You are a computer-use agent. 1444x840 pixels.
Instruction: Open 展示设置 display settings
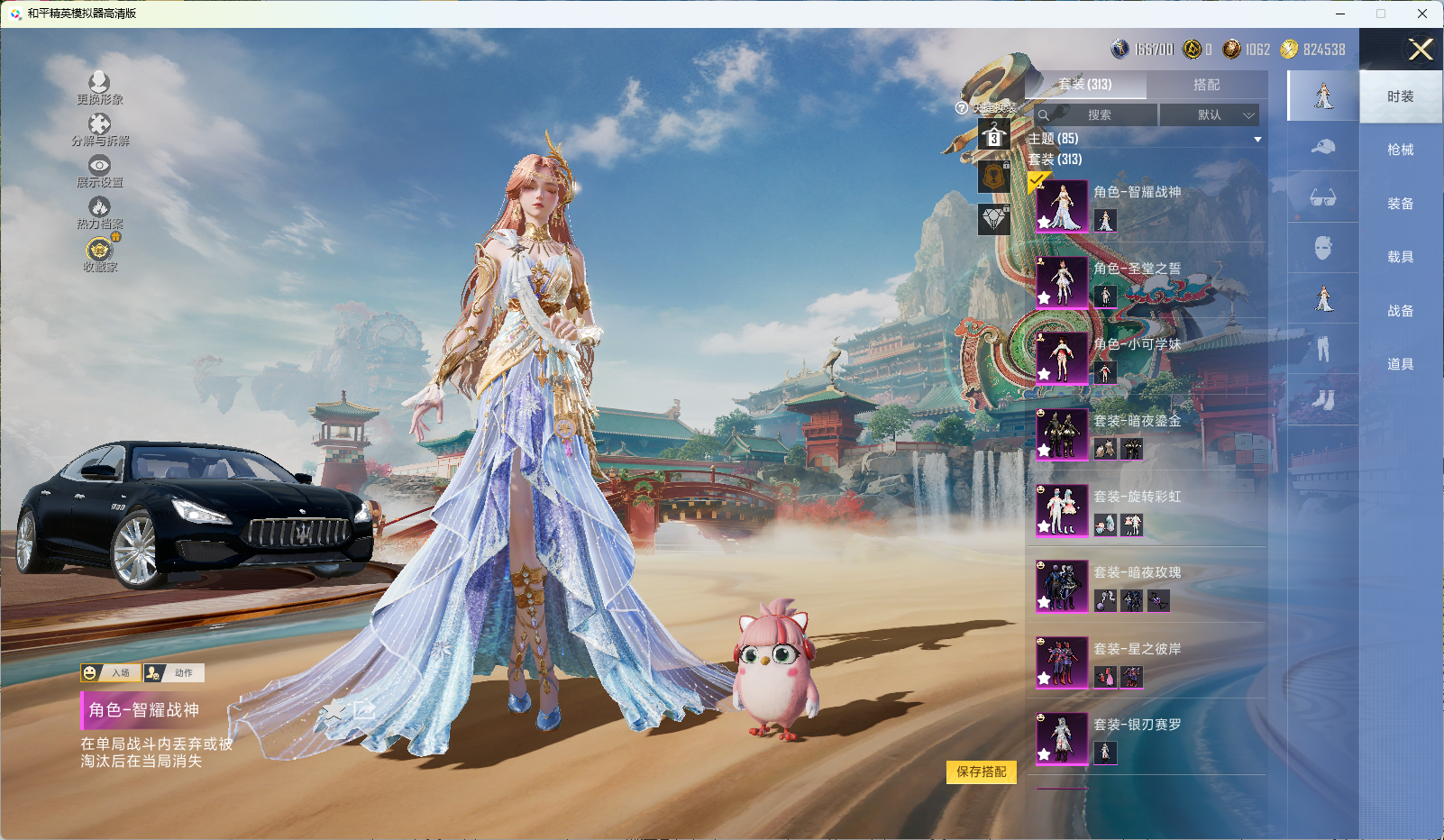click(99, 170)
